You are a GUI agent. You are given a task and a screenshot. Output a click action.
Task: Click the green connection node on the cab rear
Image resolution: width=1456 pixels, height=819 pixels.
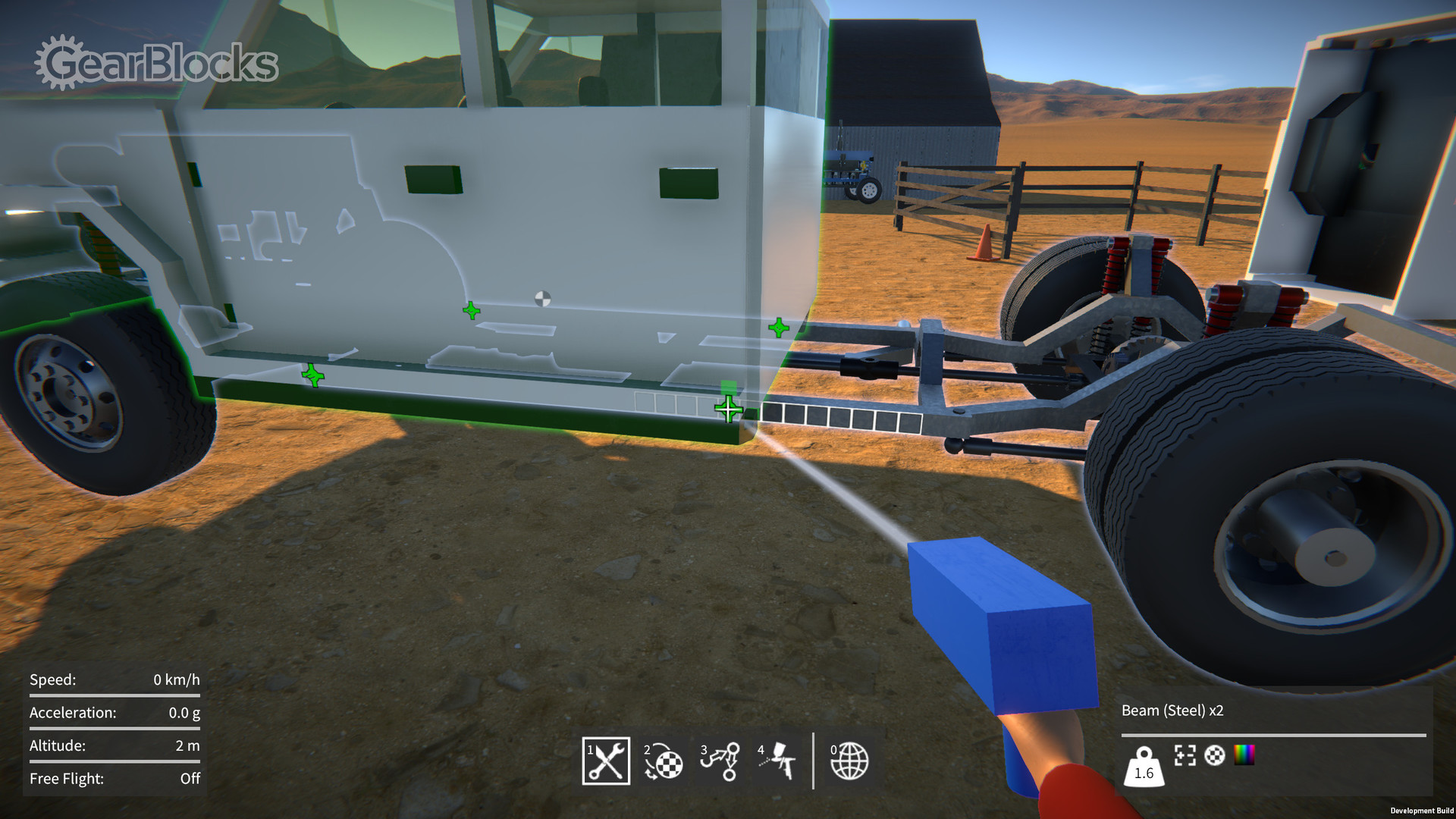[777, 329]
